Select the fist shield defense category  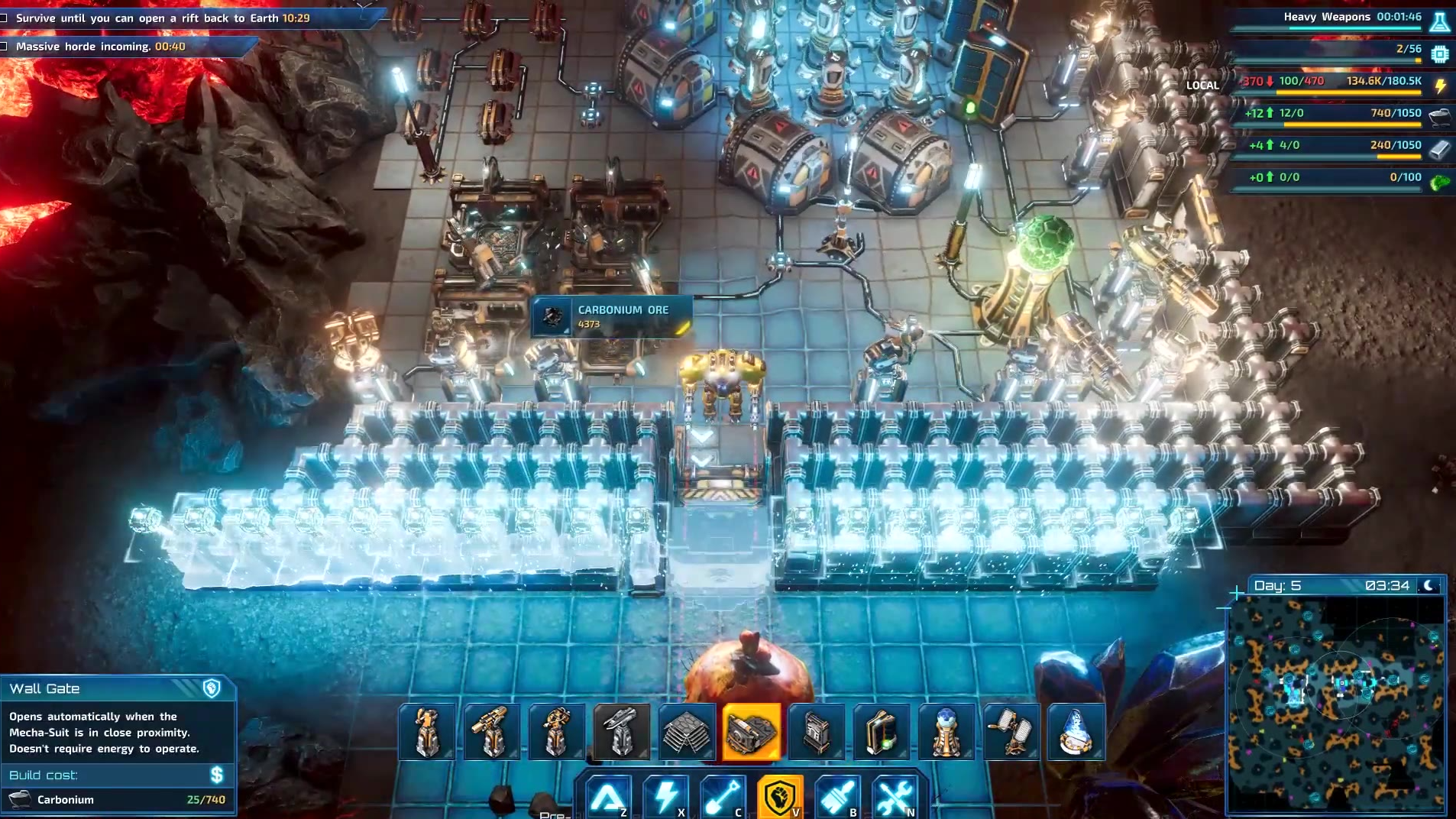[x=780, y=798]
